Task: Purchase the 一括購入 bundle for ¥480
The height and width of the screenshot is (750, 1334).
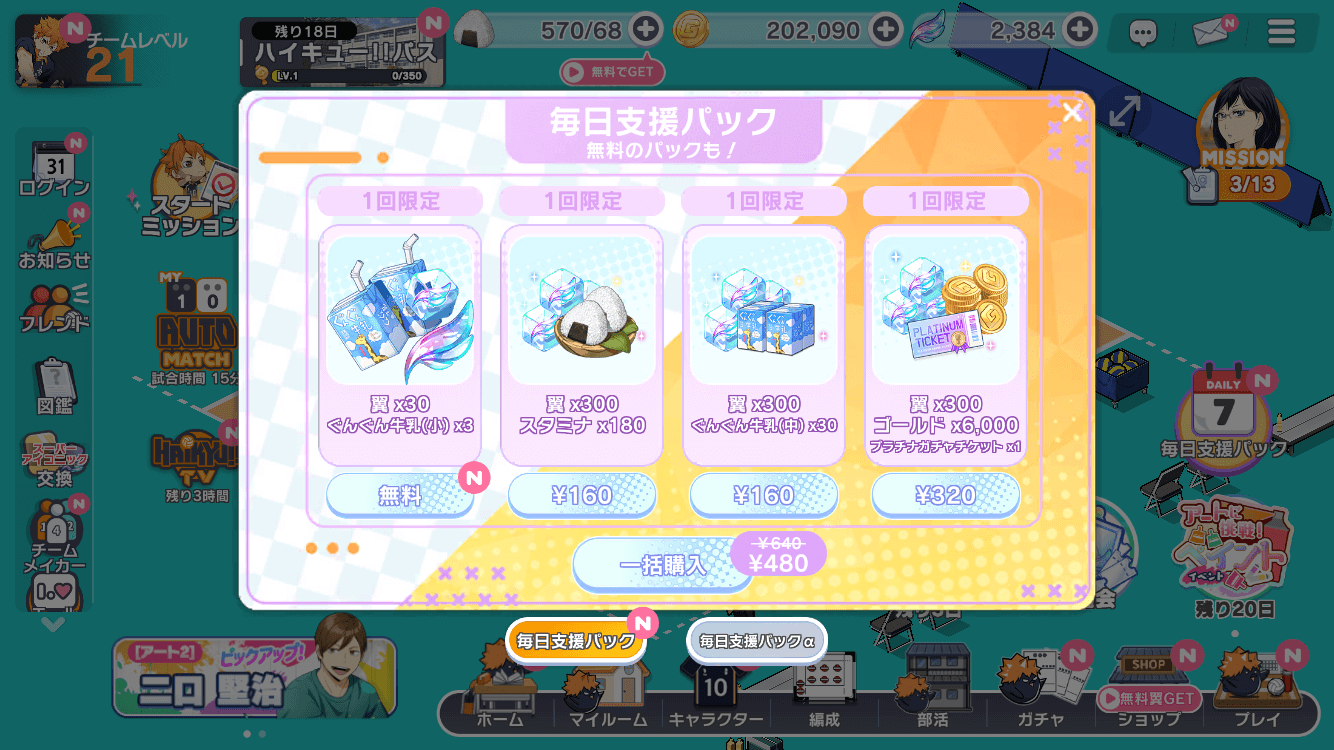Action: (662, 564)
